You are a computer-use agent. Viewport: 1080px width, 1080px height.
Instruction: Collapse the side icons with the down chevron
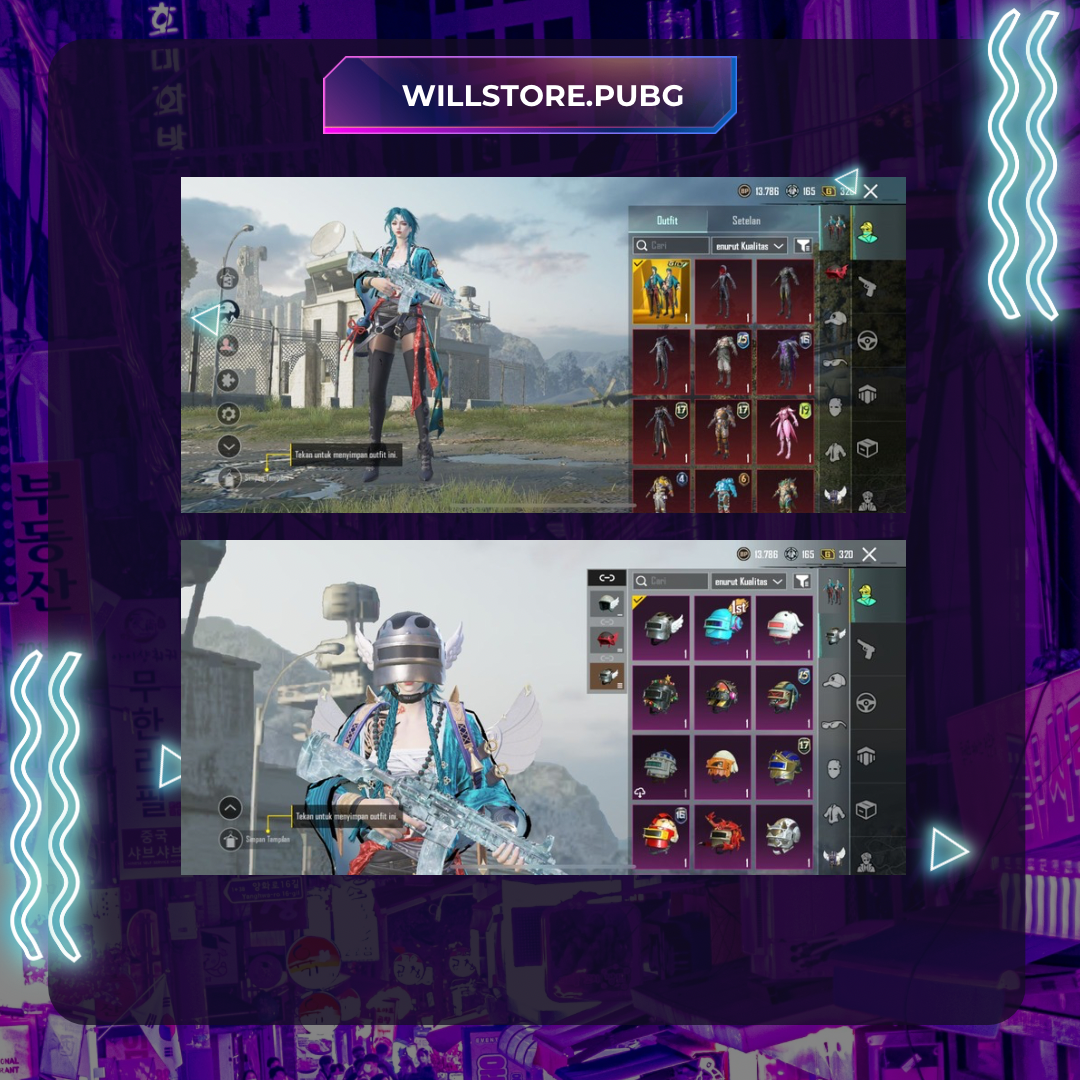coord(229,447)
